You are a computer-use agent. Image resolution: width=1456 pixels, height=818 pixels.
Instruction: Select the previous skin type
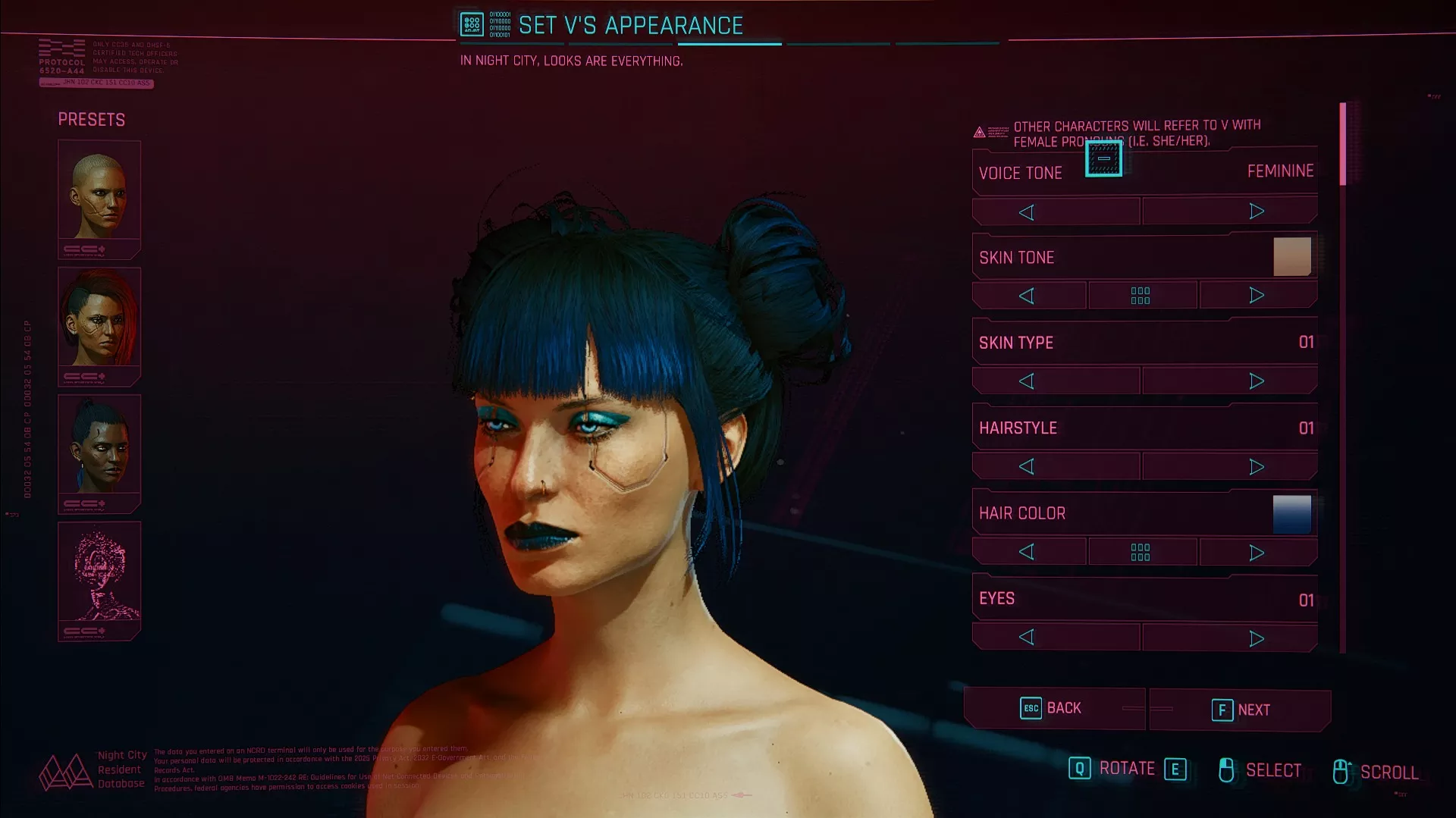click(x=1027, y=381)
